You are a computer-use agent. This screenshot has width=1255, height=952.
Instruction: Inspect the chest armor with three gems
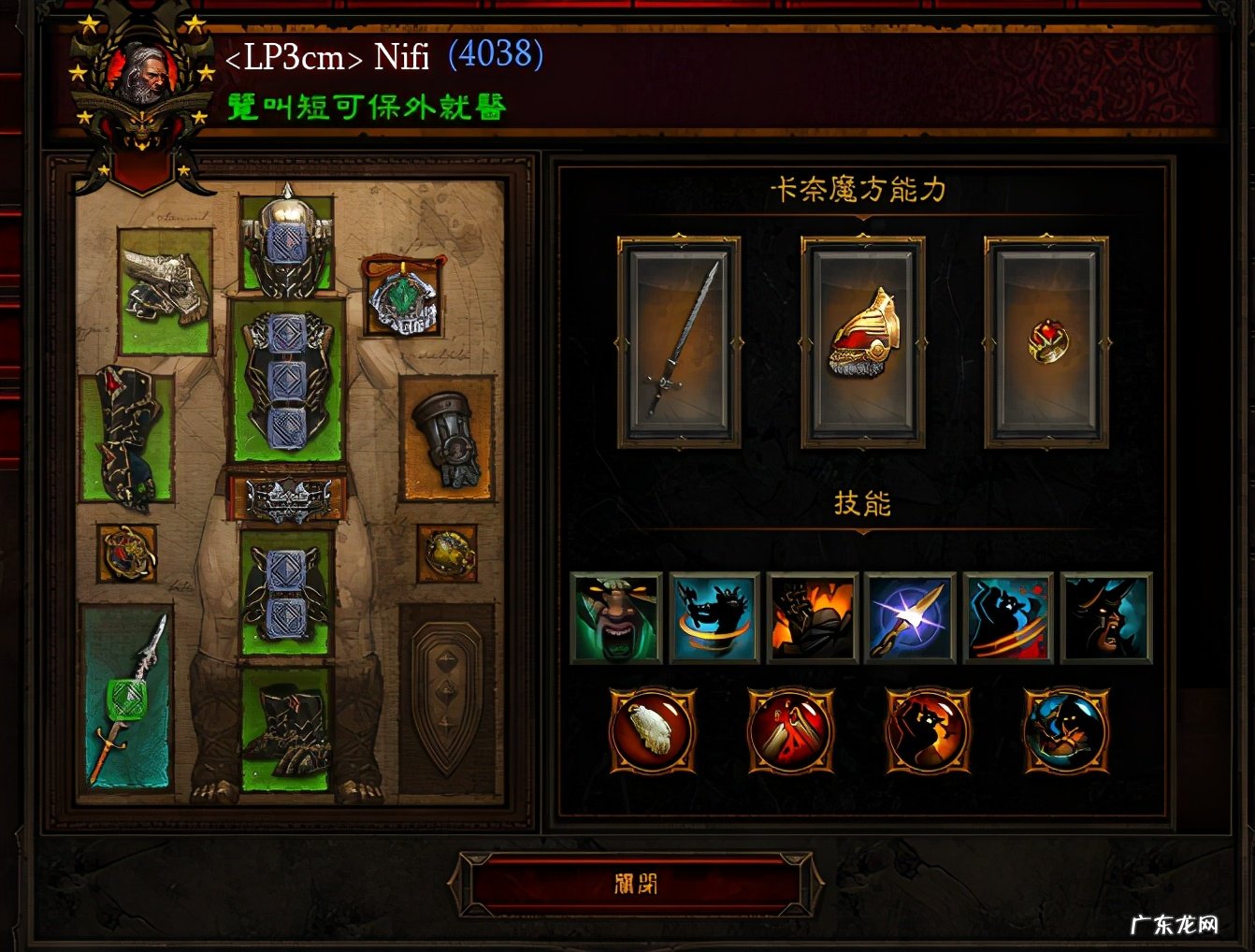[x=287, y=379]
